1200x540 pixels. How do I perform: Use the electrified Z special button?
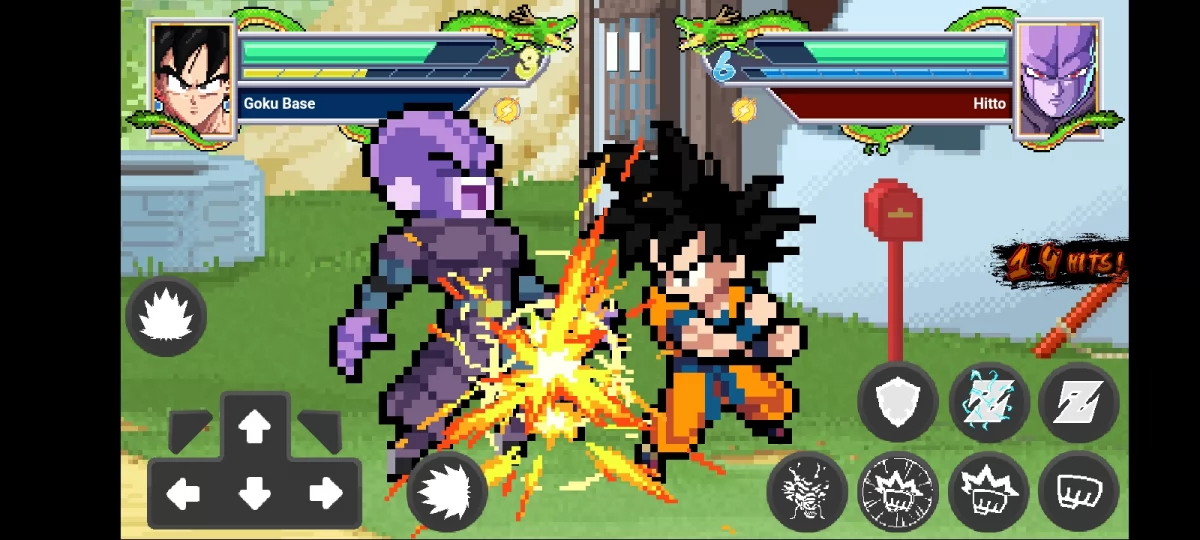[x=988, y=401]
